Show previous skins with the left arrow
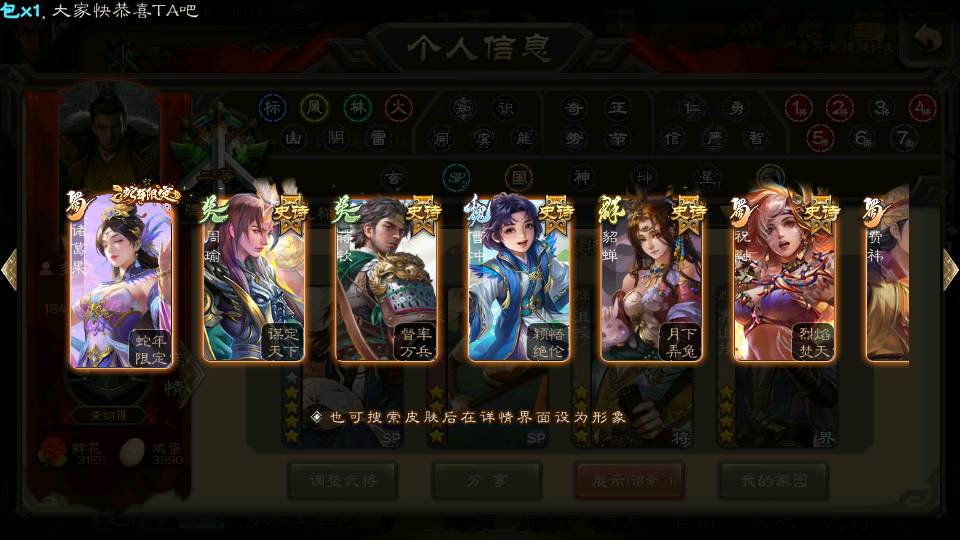The image size is (960, 540). (10, 270)
